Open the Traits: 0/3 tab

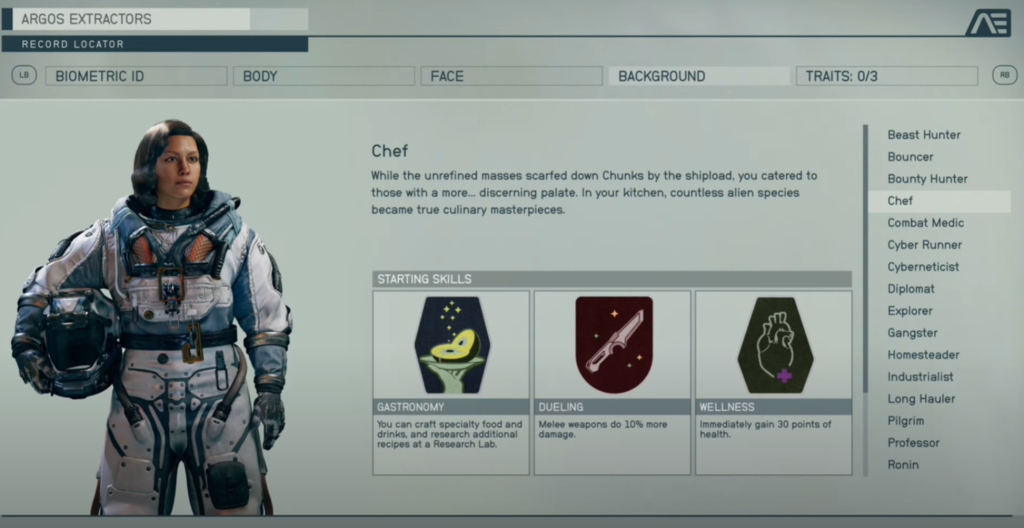(886, 76)
